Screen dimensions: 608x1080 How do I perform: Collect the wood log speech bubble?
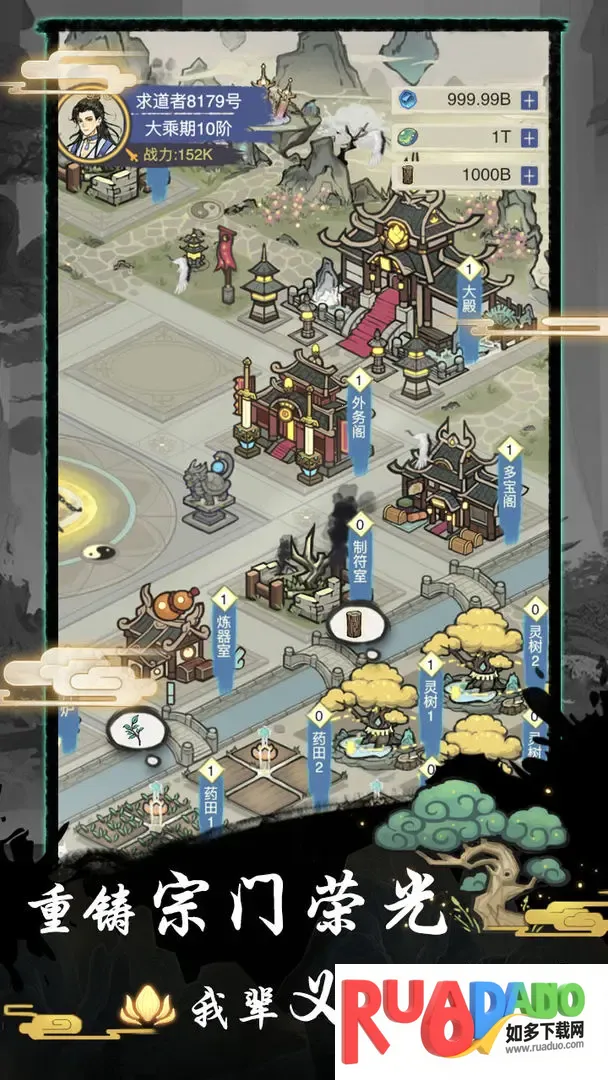pos(353,624)
